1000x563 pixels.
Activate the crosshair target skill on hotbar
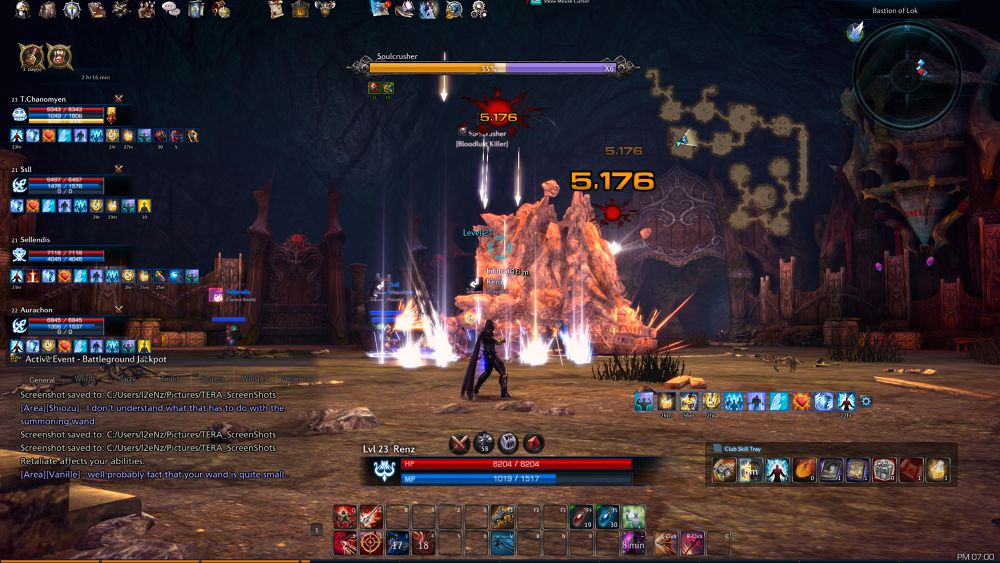[x=370, y=543]
